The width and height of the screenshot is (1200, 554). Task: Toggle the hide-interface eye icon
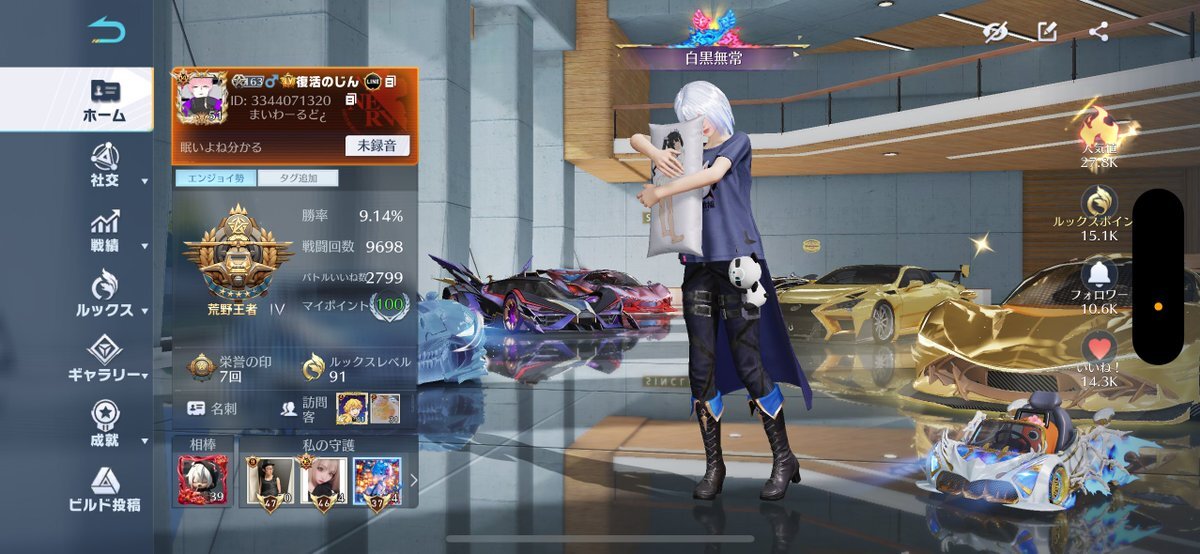coord(993,32)
